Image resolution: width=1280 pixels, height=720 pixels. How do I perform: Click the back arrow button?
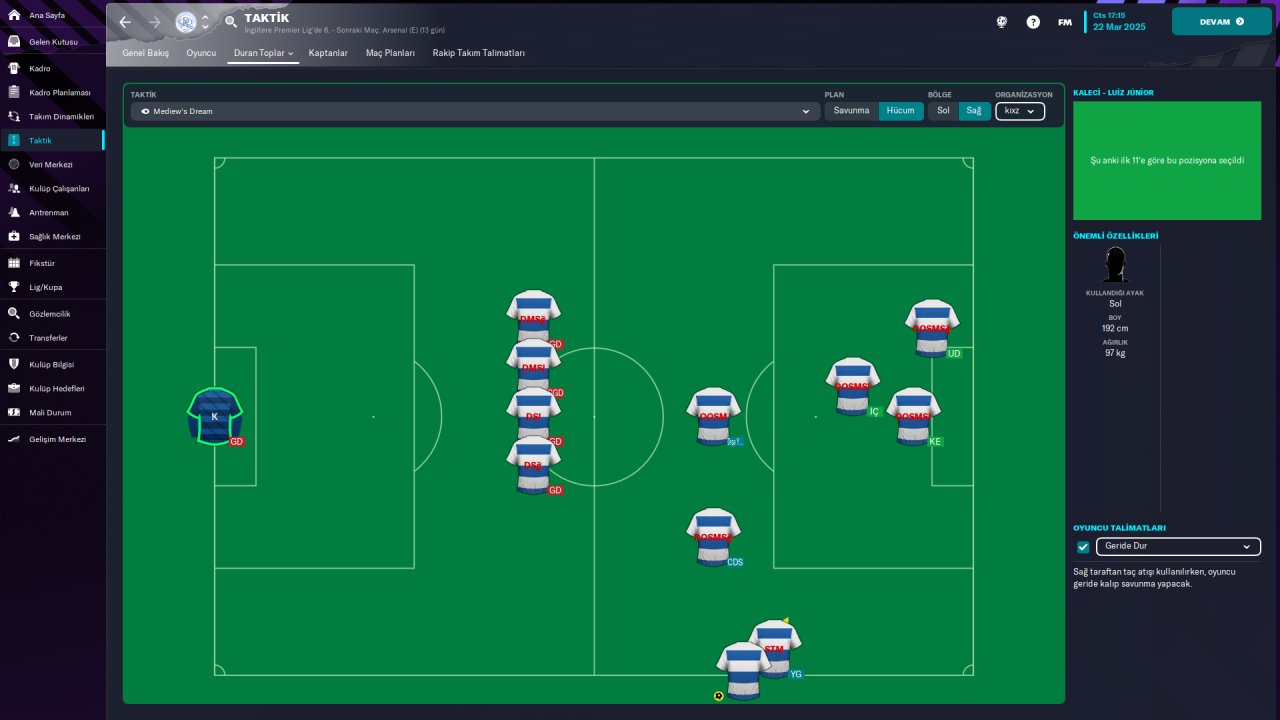click(125, 21)
